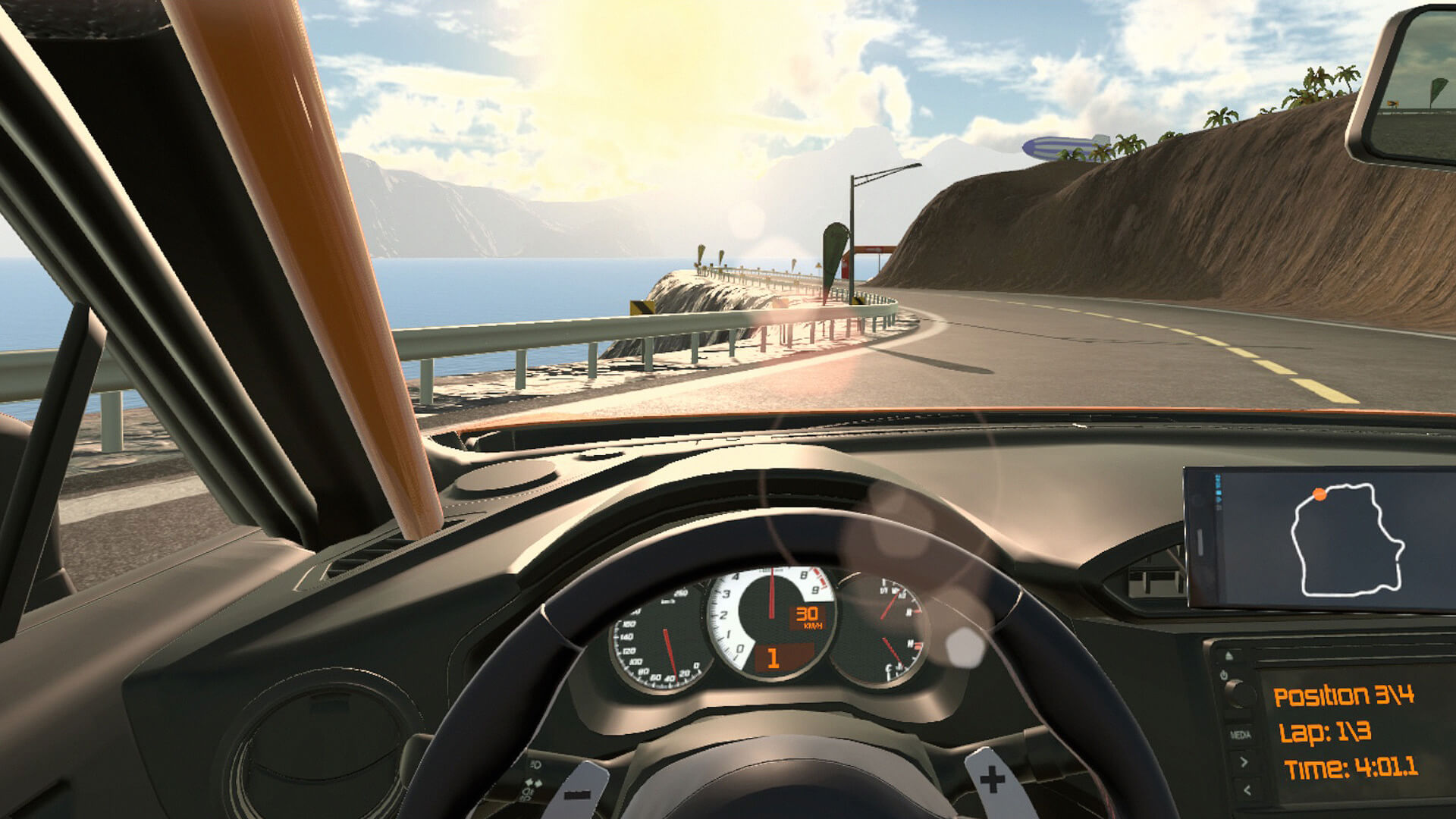The width and height of the screenshot is (1456, 819).
Task: Toggle the MEDIA source on the head unit
Action: click(x=1241, y=735)
